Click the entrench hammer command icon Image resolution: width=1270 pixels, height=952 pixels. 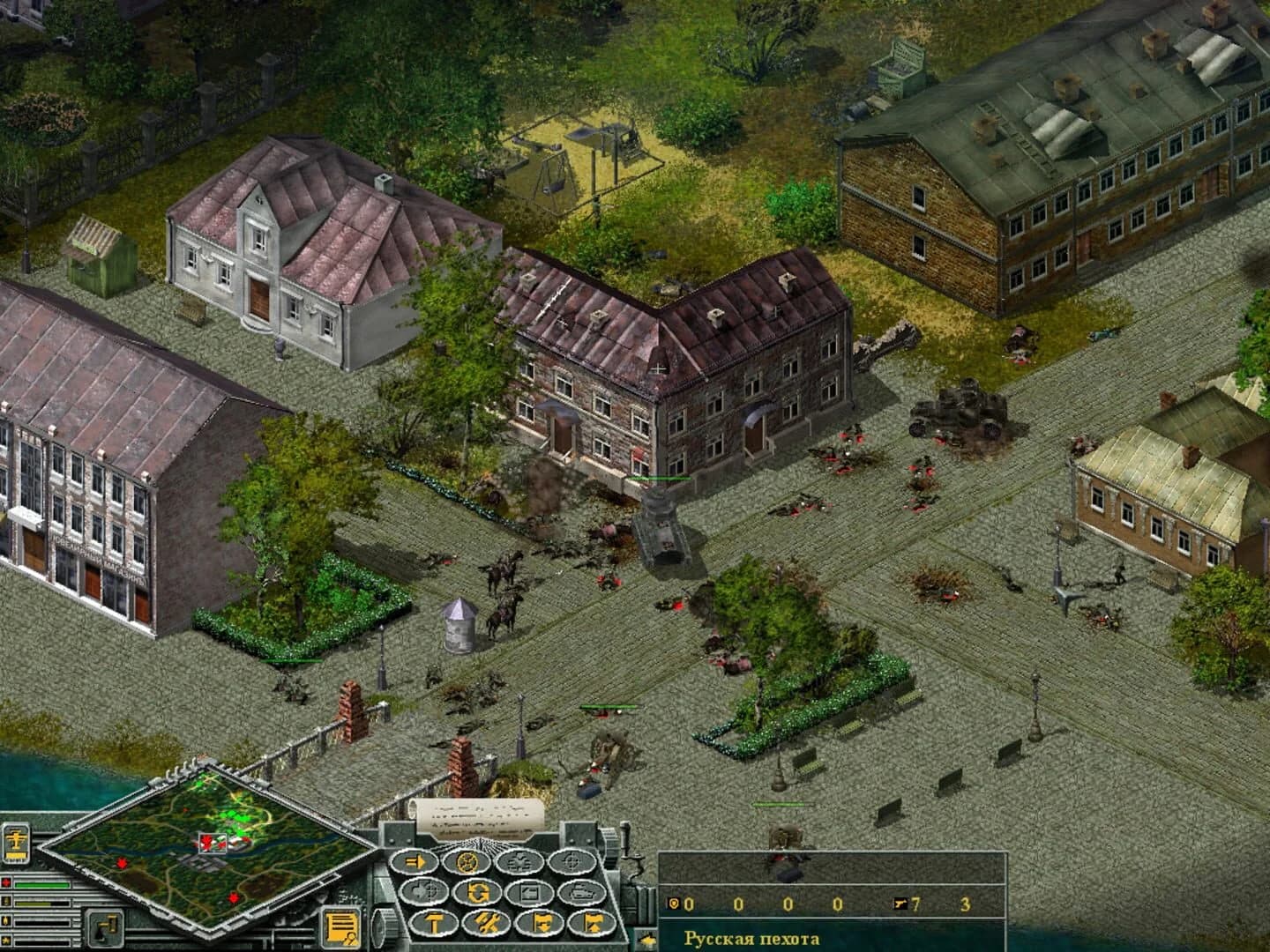tap(433, 922)
